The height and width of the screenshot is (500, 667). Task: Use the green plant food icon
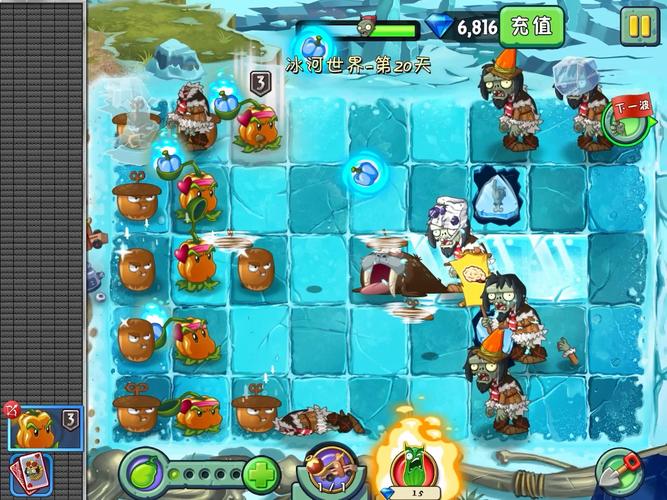140,471
